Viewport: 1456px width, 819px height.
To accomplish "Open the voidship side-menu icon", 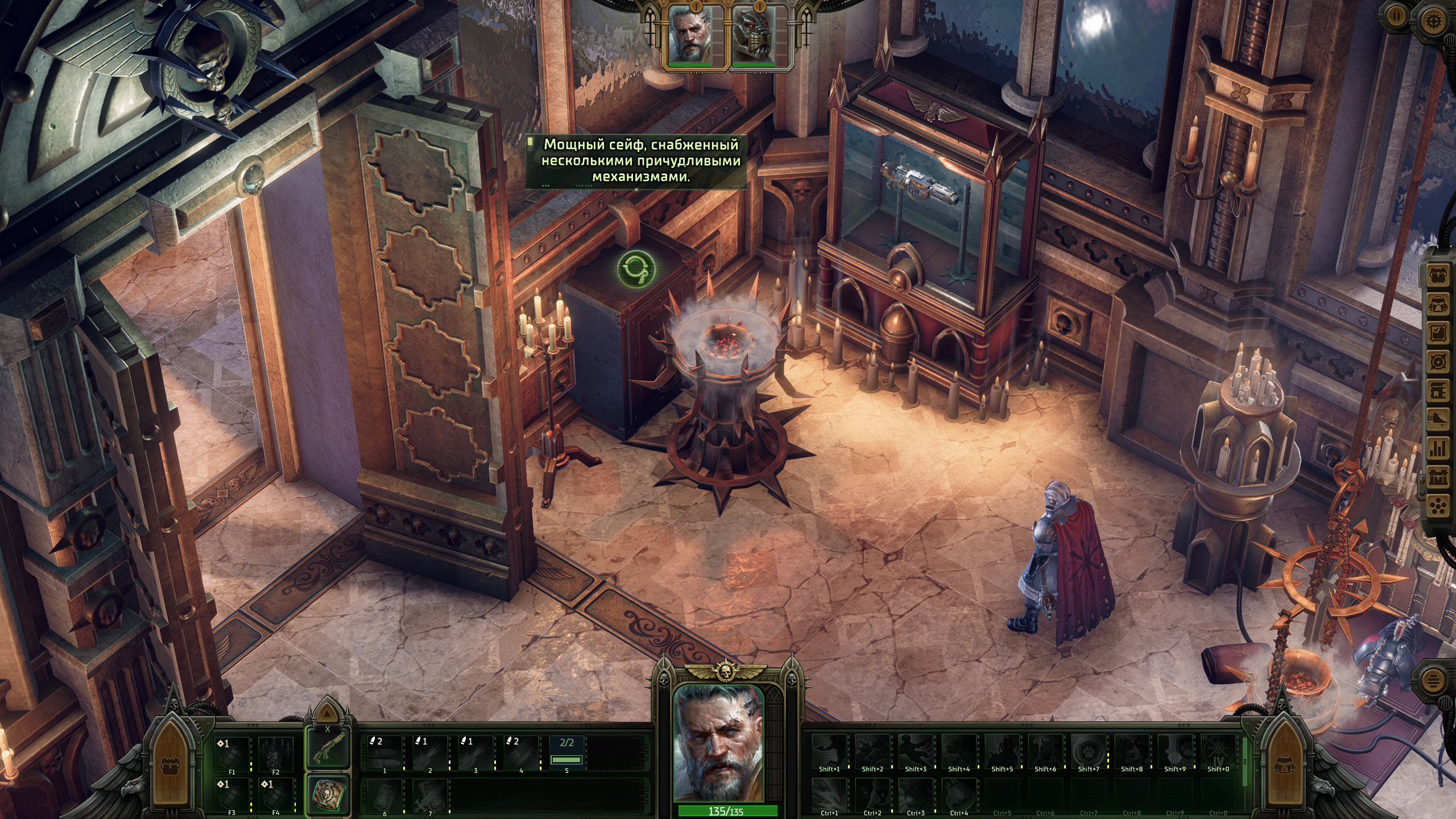I will 1440,419.
